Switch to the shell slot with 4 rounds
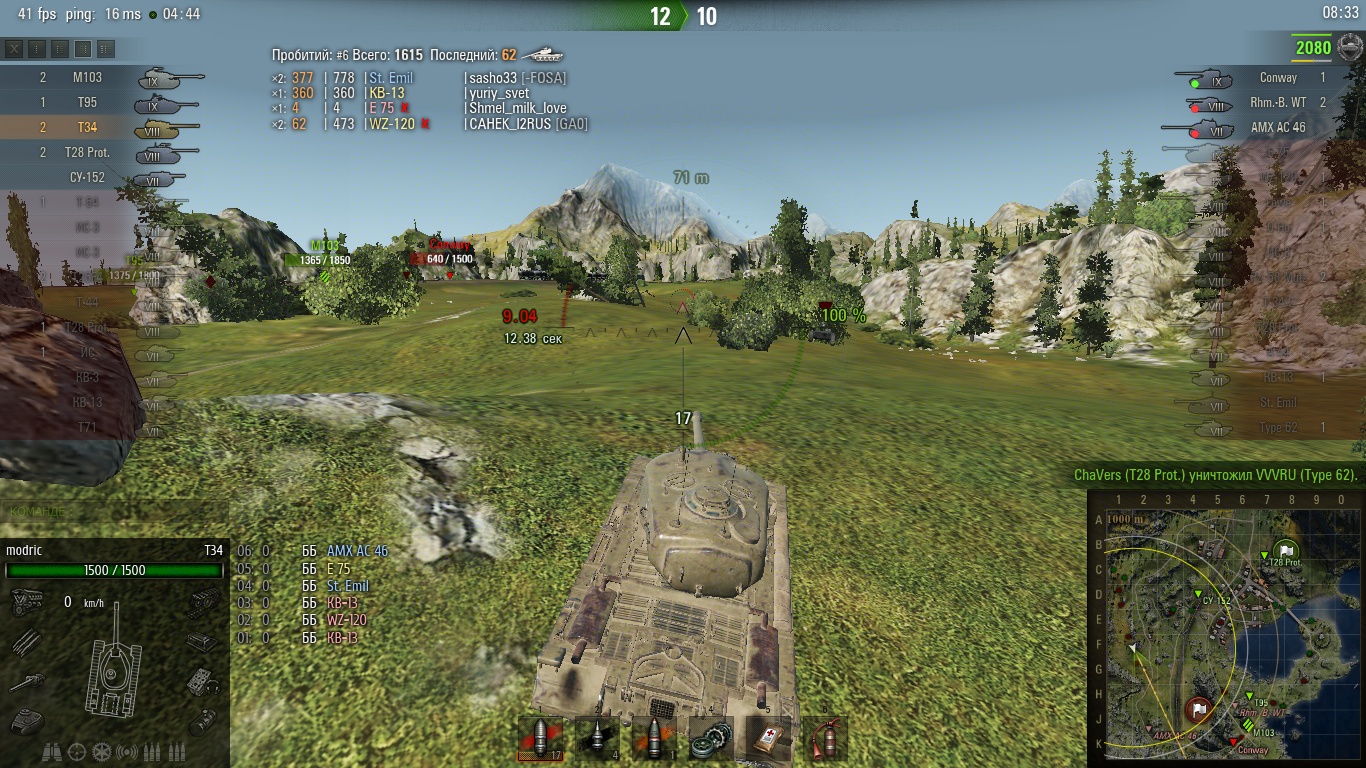 599,738
